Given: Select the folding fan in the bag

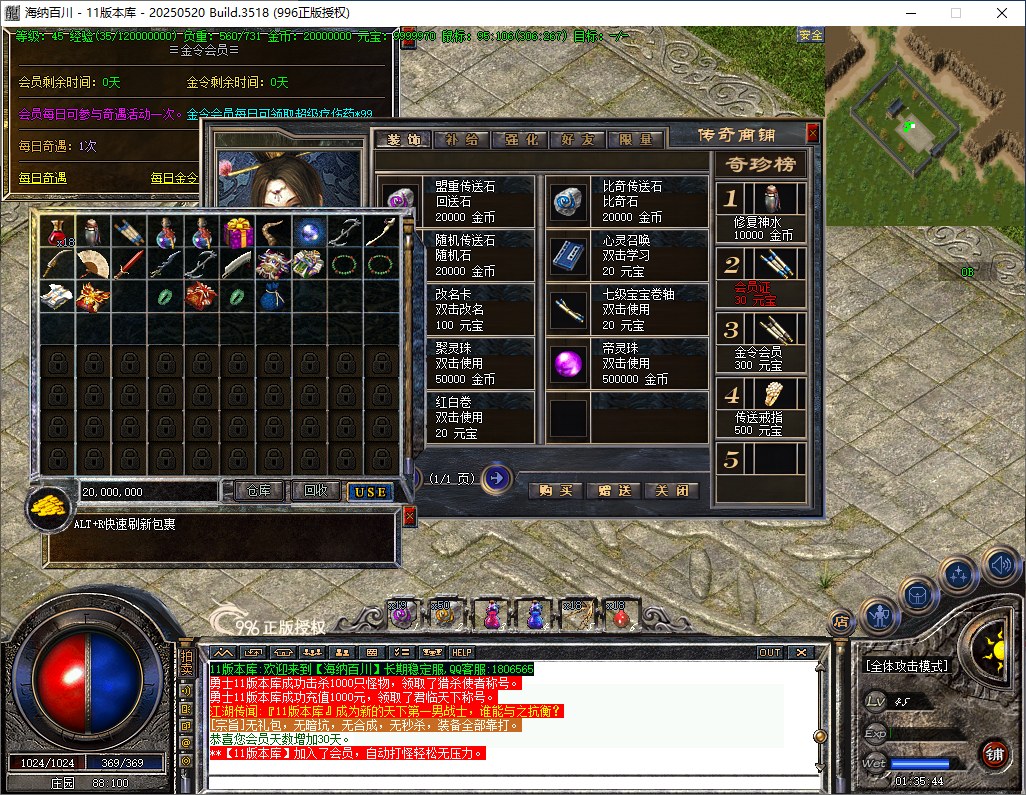Looking at the screenshot, I should pos(93,265).
